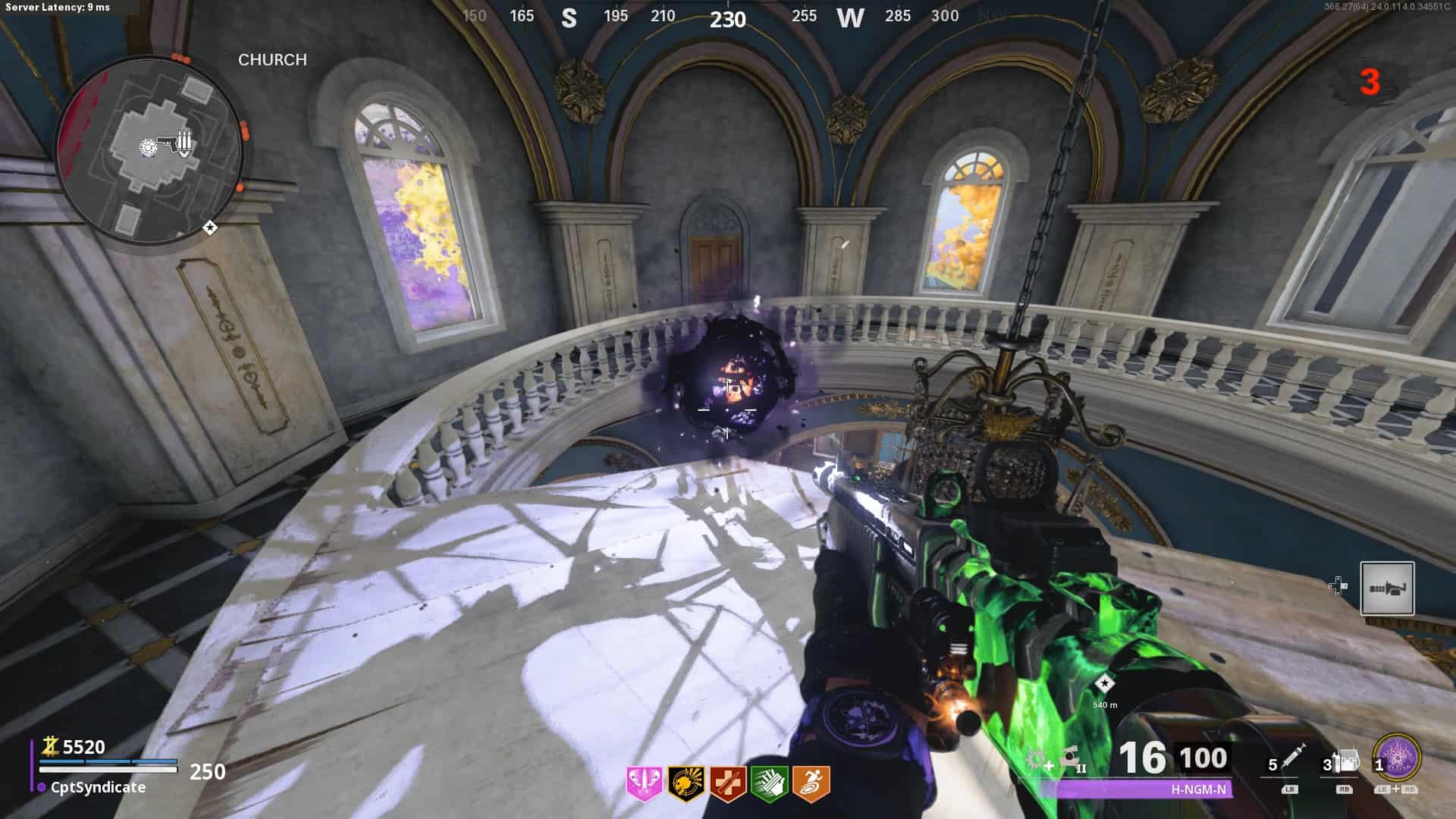Activate the purple field upgrade orb

[1396, 759]
